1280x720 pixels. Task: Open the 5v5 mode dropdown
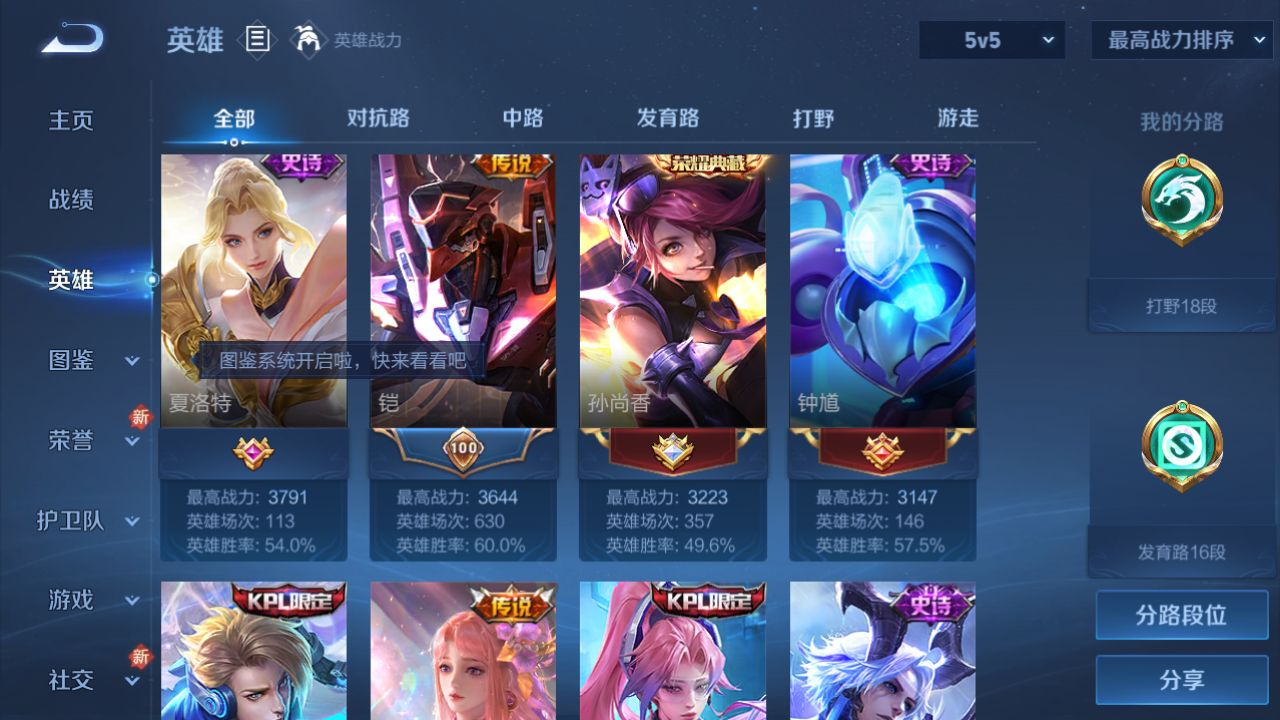992,40
